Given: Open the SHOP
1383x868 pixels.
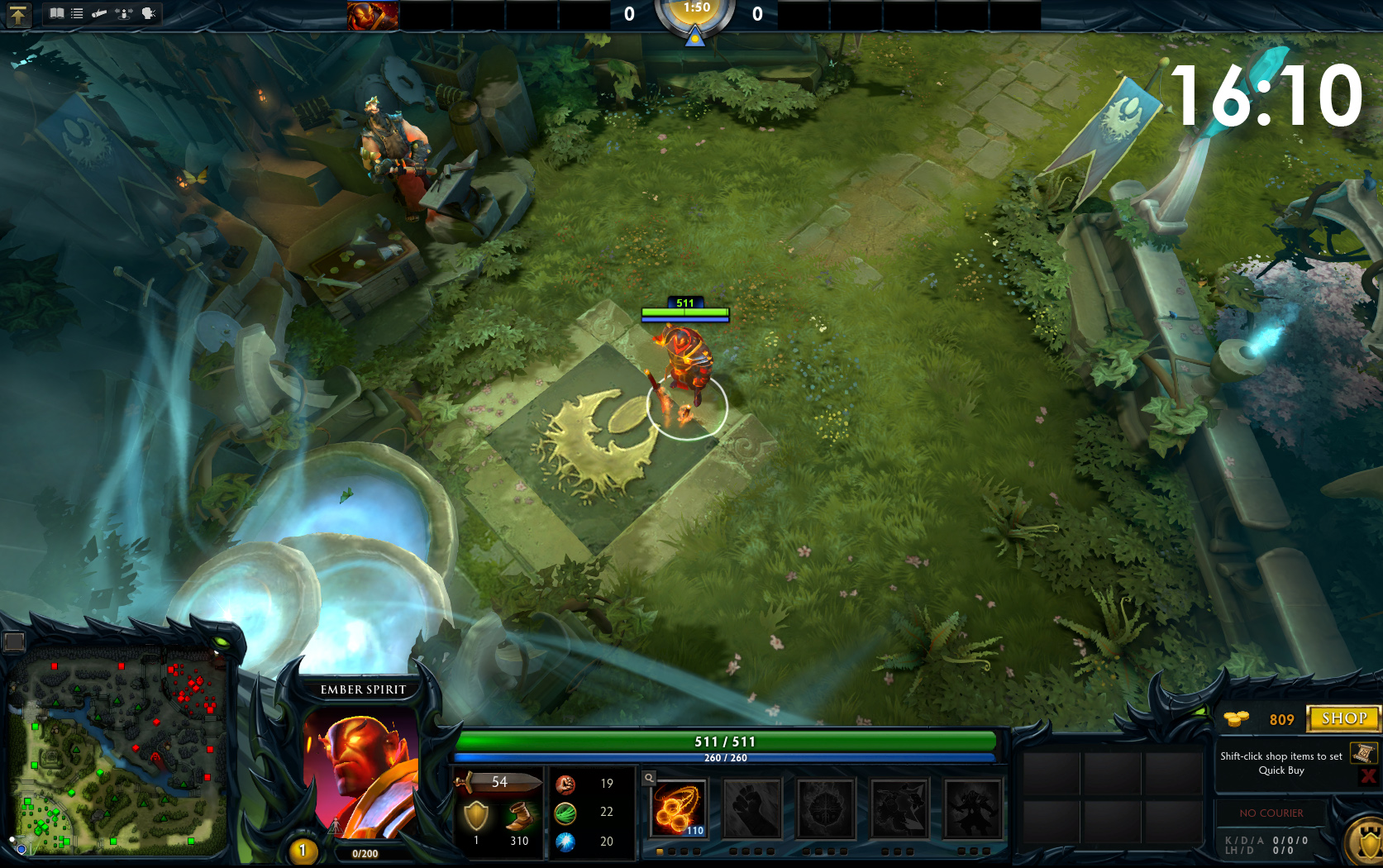Looking at the screenshot, I should pyautogui.click(x=1343, y=718).
